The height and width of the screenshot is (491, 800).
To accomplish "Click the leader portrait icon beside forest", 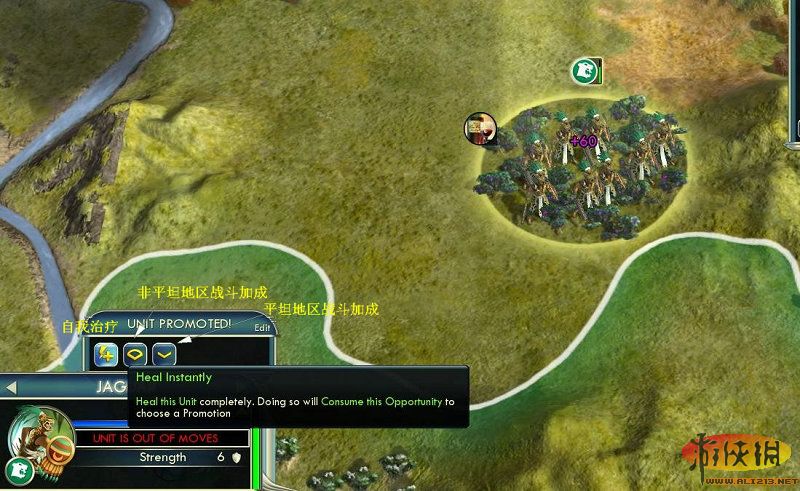I will point(480,127).
